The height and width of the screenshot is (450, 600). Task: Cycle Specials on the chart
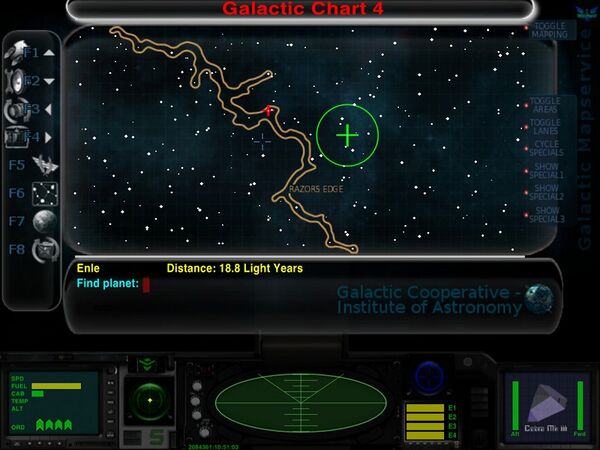(x=545, y=149)
